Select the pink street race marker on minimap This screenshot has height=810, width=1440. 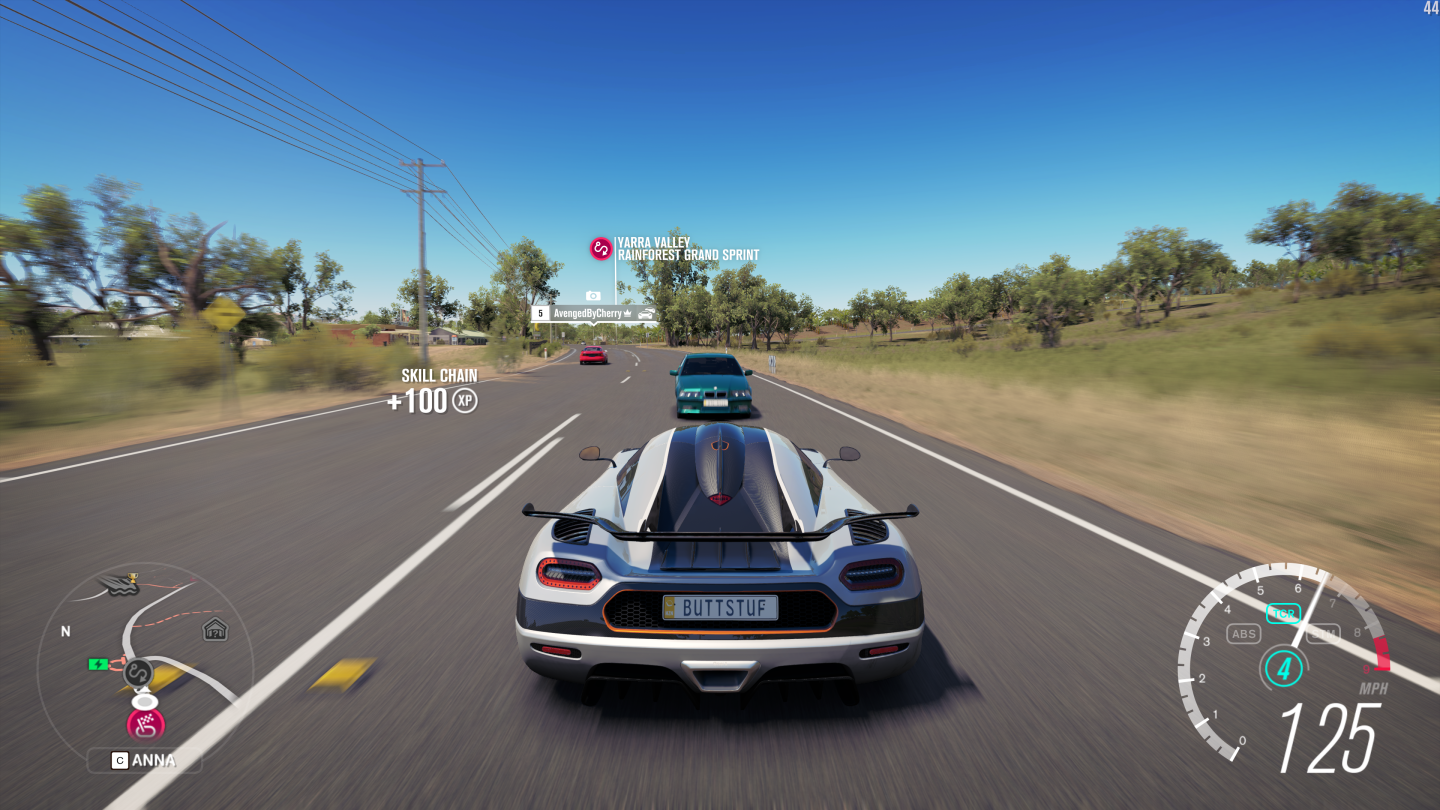click(x=146, y=723)
